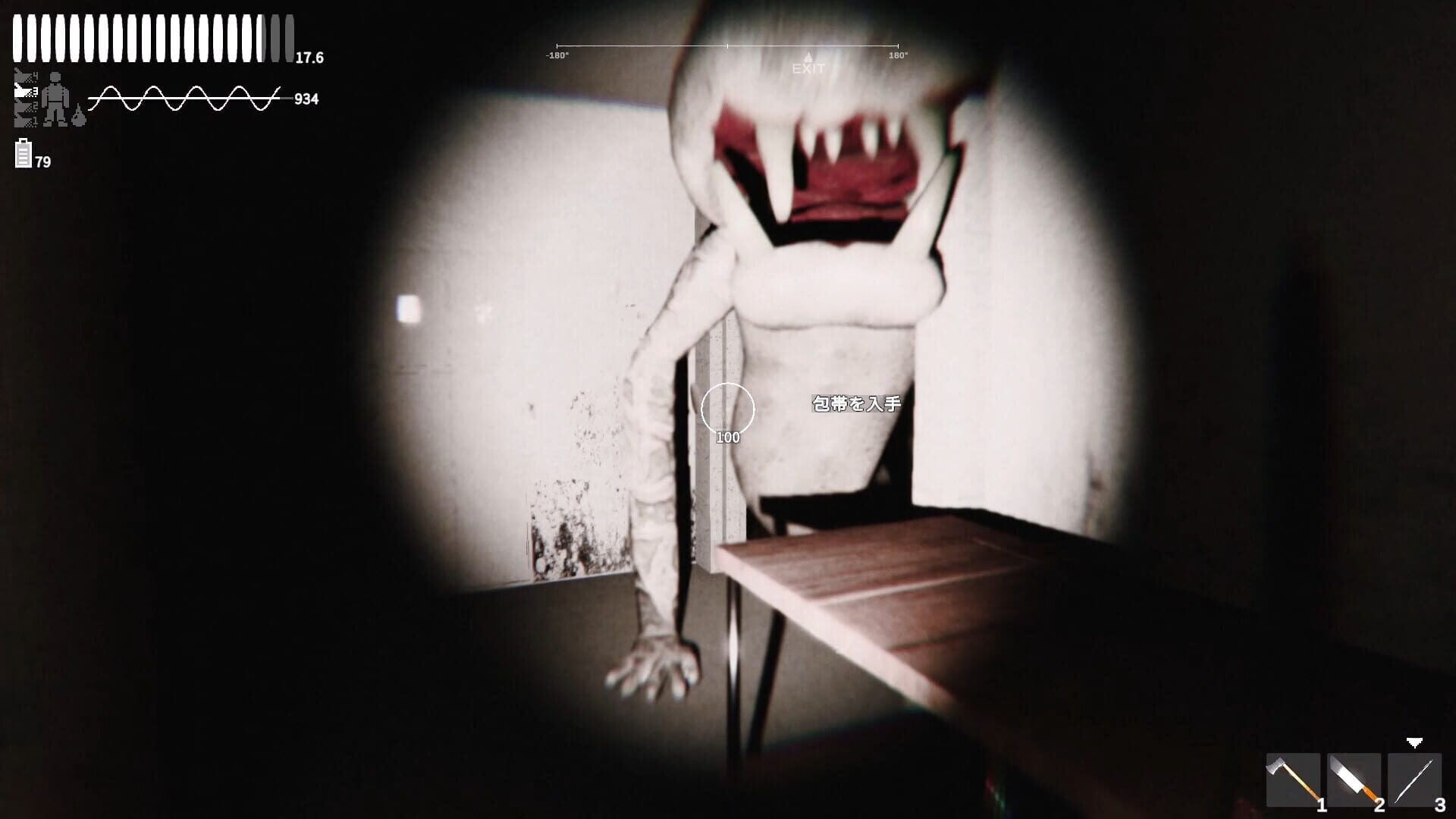Select the EXIT label on the compass
The image size is (1456, 819).
click(x=808, y=68)
